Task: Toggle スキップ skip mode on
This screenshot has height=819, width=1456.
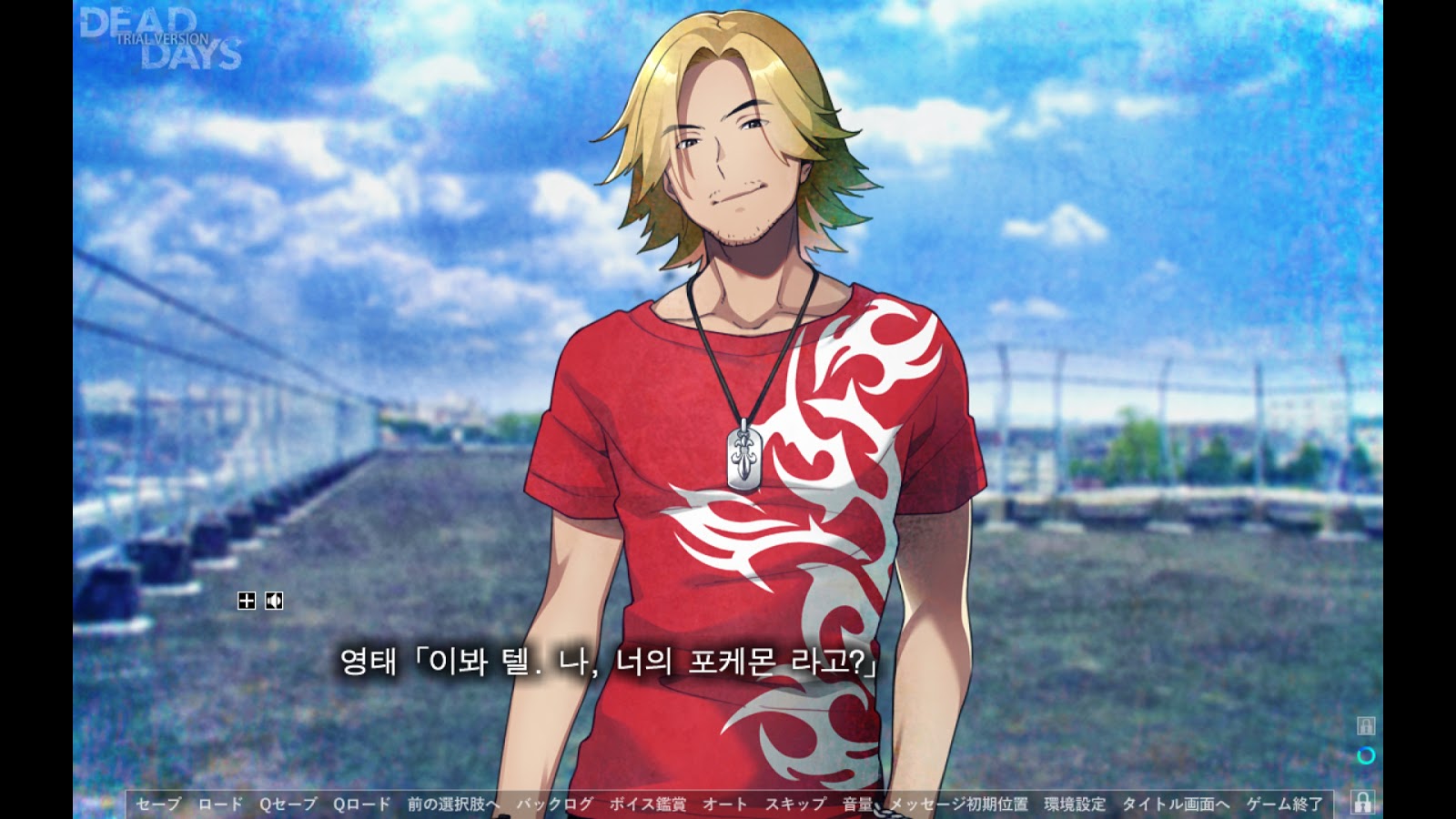Action: (x=796, y=804)
